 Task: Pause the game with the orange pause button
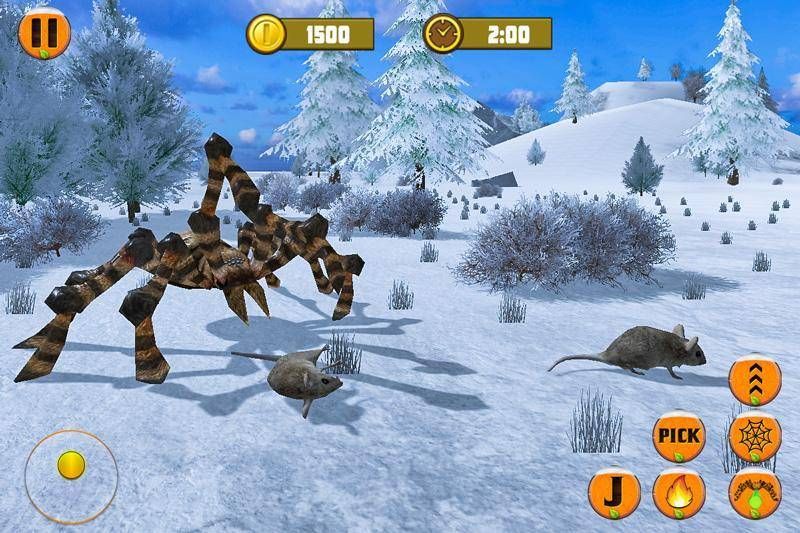point(44,31)
